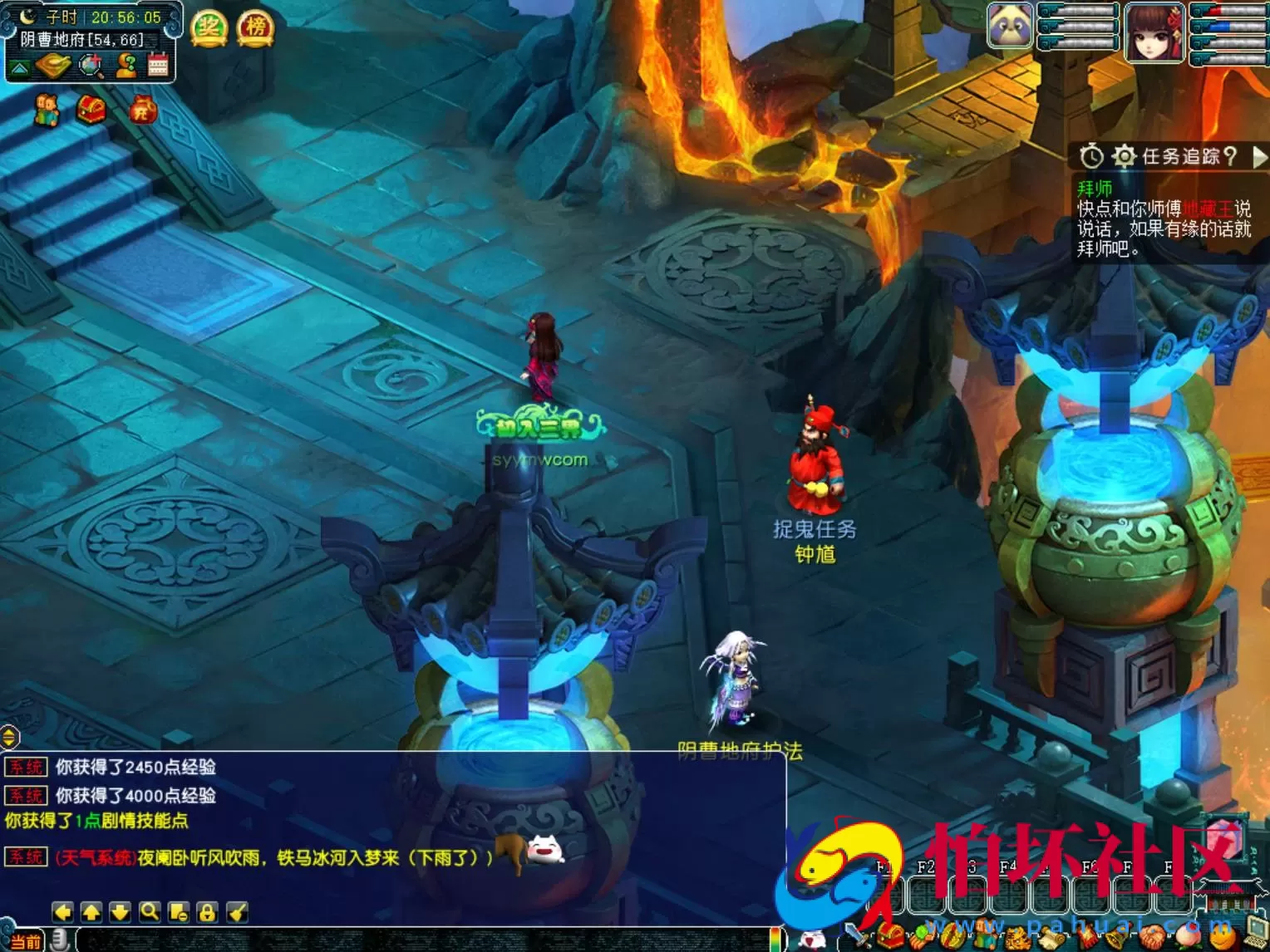The height and width of the screenshot is (952, 1270).
Task: Select the panda pet portrait
Action: point(1010,27)
